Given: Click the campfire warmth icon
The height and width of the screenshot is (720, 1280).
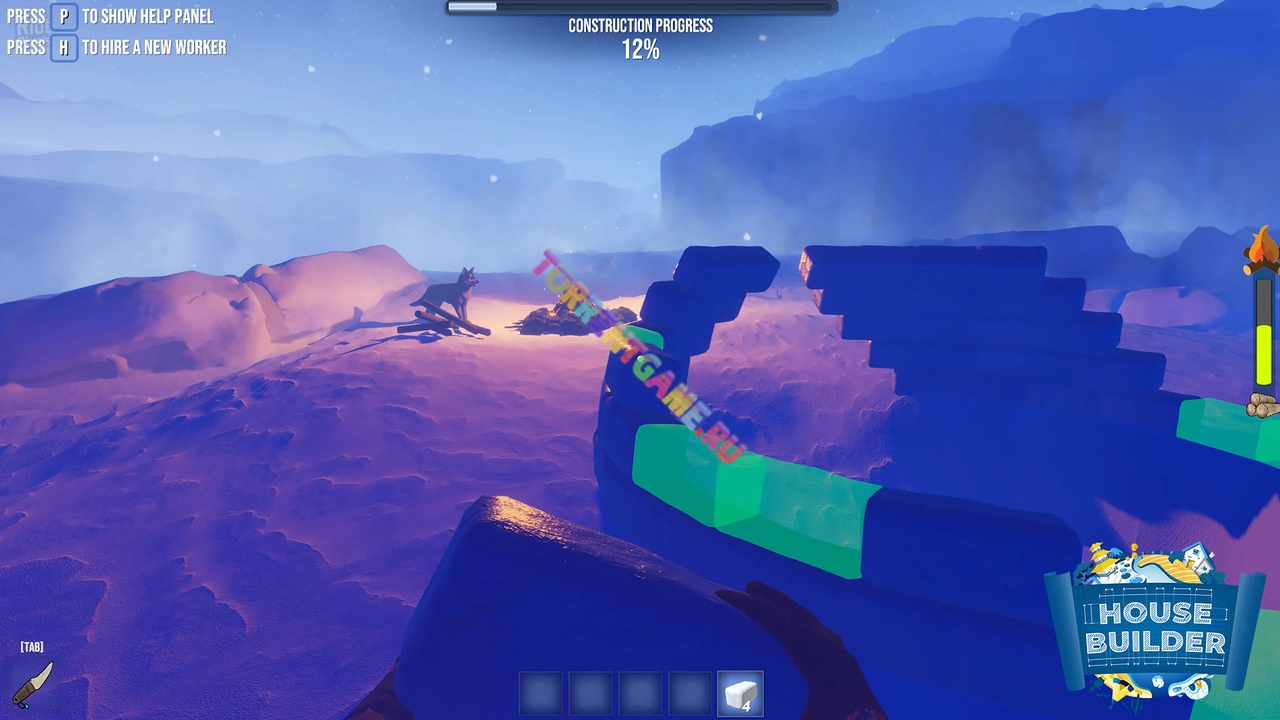Looking at the screenshot, I should tap(1261, 250).
